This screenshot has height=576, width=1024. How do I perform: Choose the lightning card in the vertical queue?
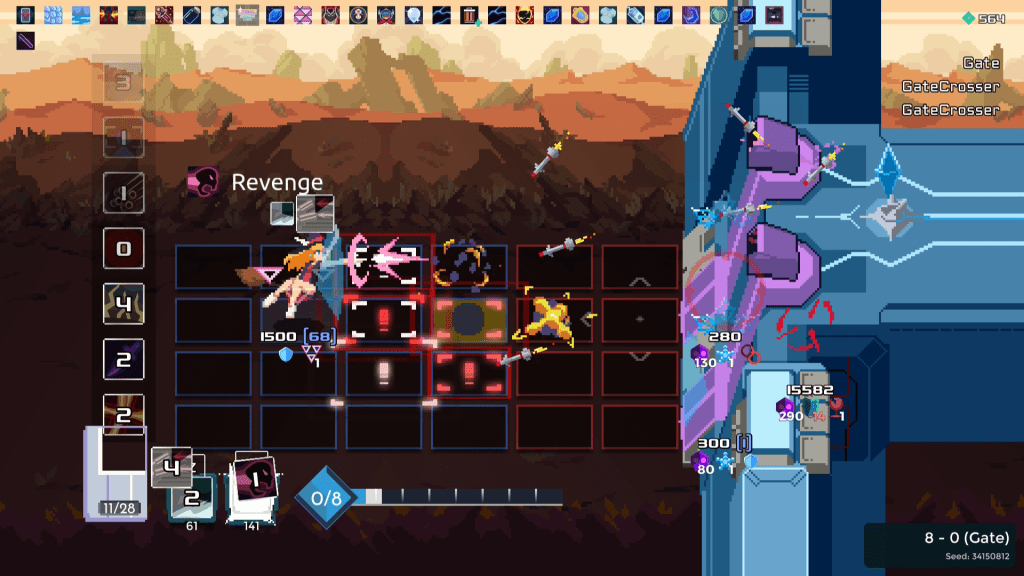pos(124,304)
